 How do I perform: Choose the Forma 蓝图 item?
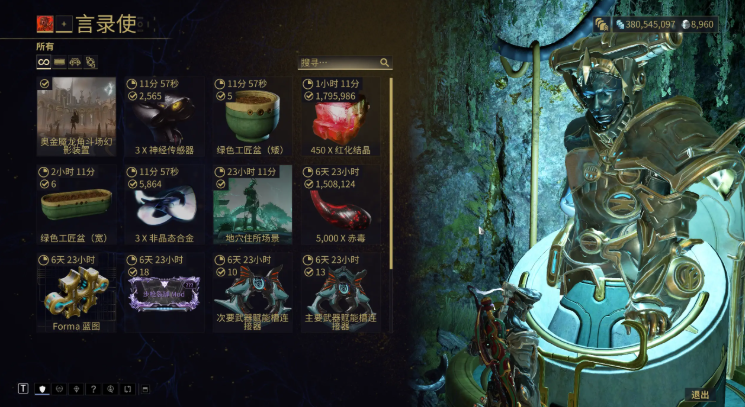point(76,292)
